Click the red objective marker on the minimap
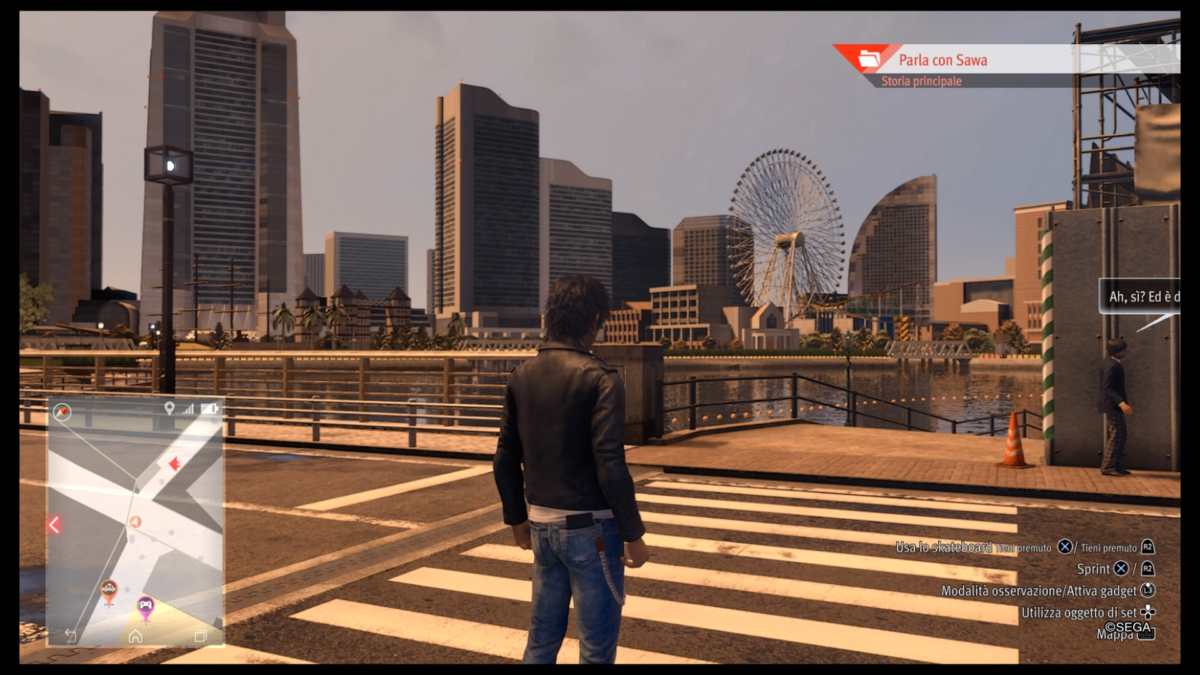The width and height of the screenshot is (1200, 675). 174,463
